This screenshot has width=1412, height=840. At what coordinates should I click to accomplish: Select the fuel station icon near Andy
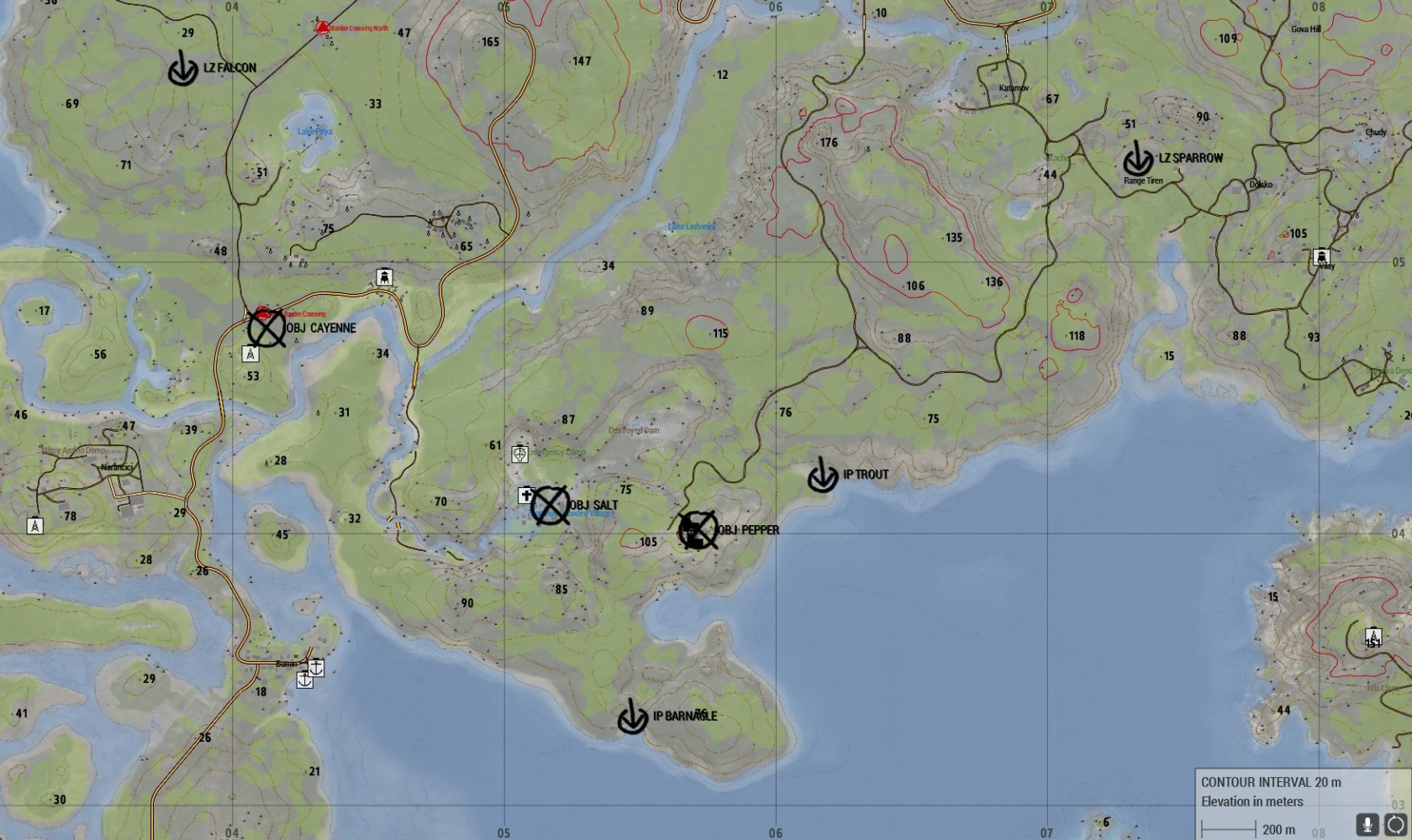tap(1322, 256)
